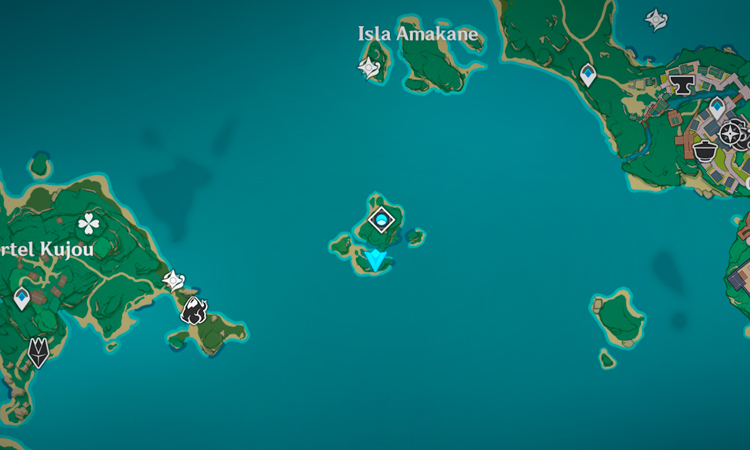This screenshot has width=750, height=450.
Task: Select the cooking pot restaurant marker
Action: (705, 151)
